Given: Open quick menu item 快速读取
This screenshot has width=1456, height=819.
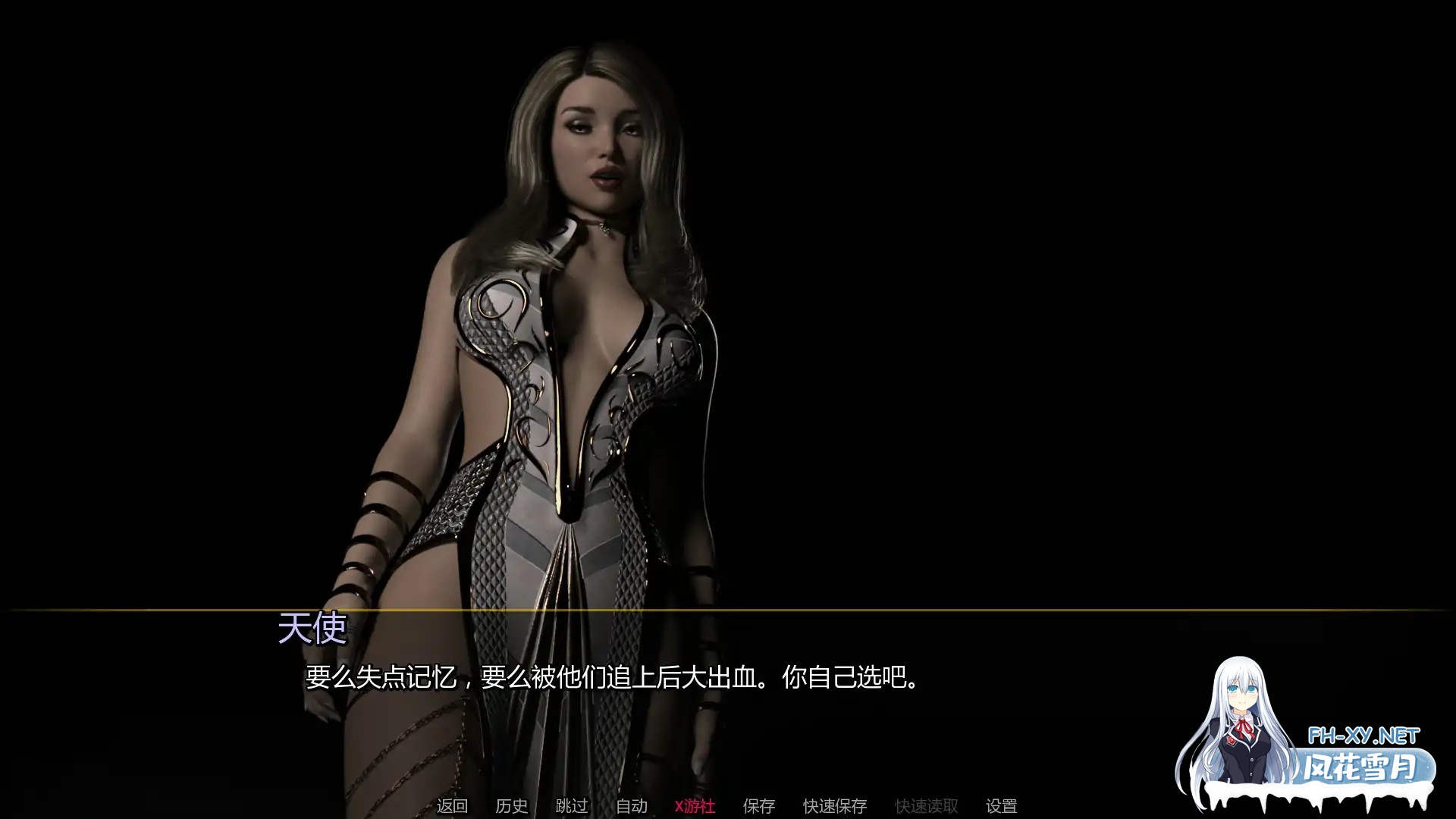Looking at the screenshot, I should 927,806.
